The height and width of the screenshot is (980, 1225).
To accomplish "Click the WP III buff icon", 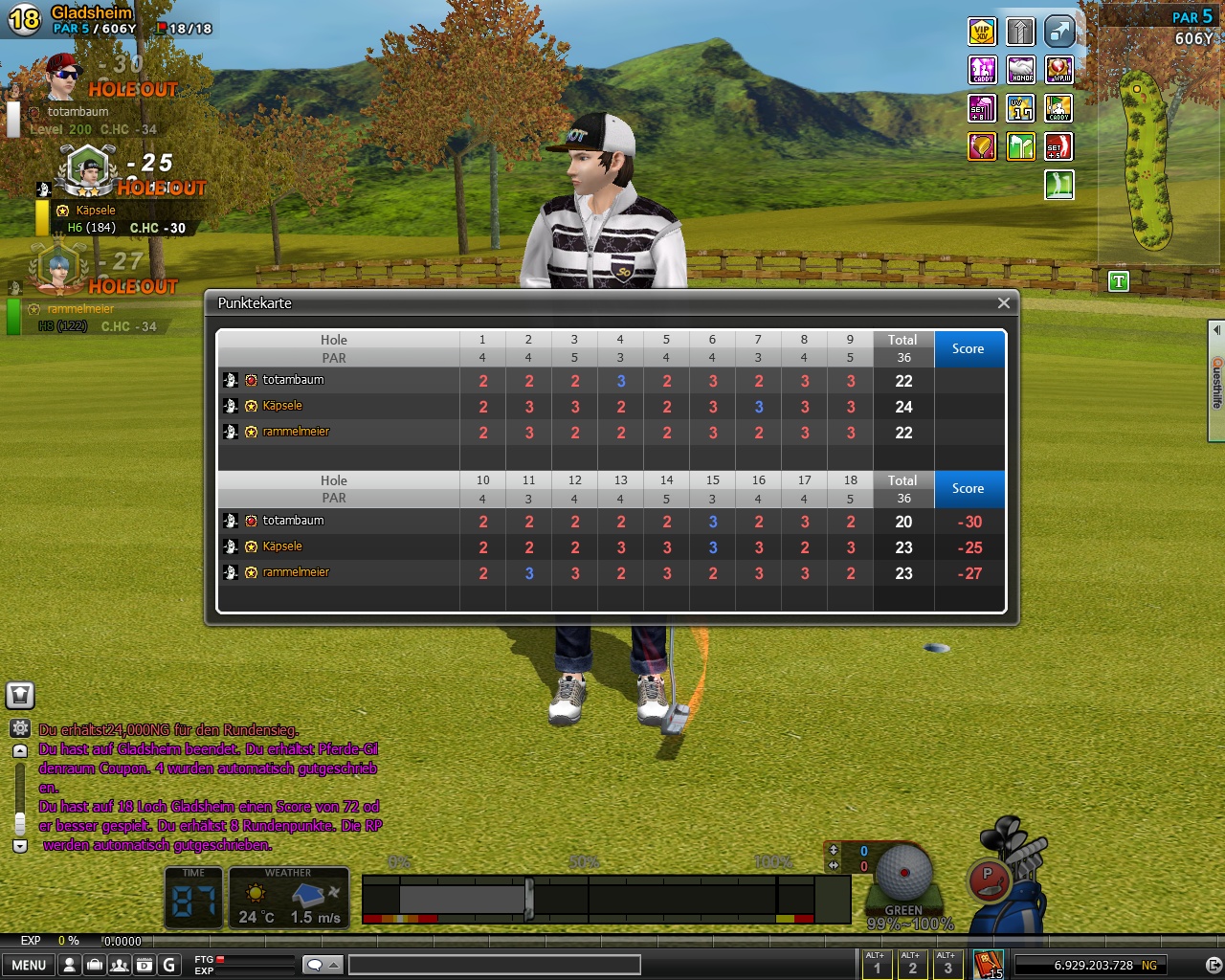I will [x=1058, y=70].
